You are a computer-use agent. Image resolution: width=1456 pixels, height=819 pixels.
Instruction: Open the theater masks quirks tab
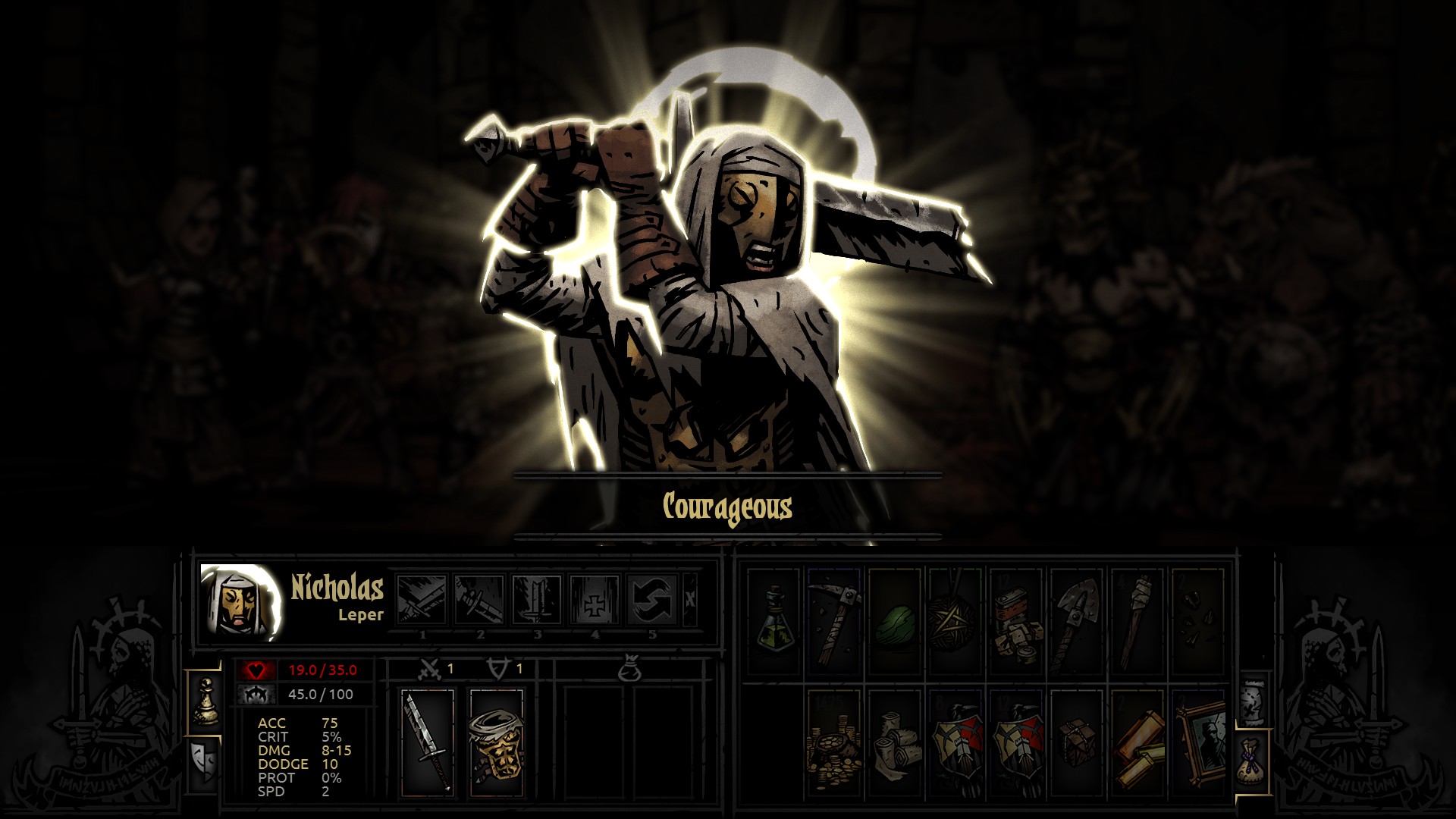pyautogui.click(x=203, y=761)
